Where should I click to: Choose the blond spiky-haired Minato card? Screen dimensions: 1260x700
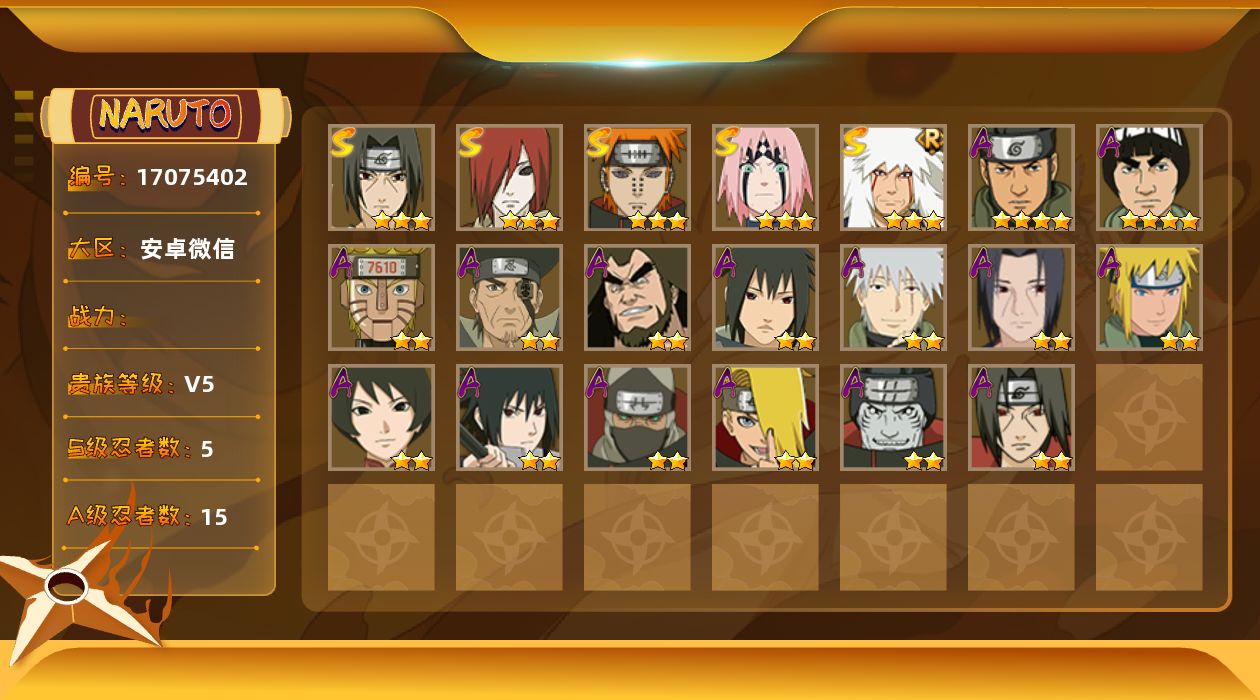pos(1149,298)
